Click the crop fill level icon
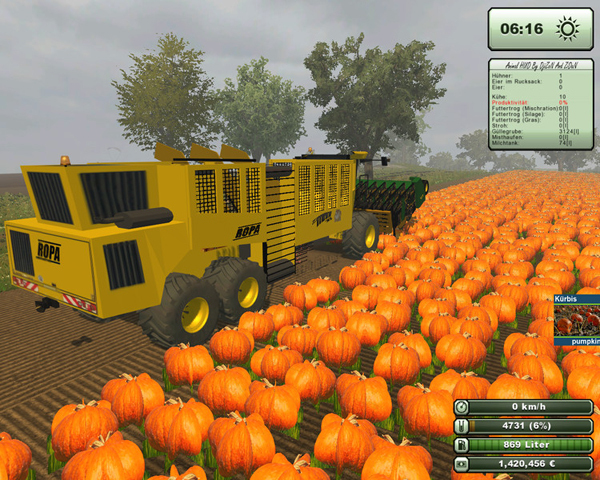Screen dimensions: 600x480 (461, 426)
